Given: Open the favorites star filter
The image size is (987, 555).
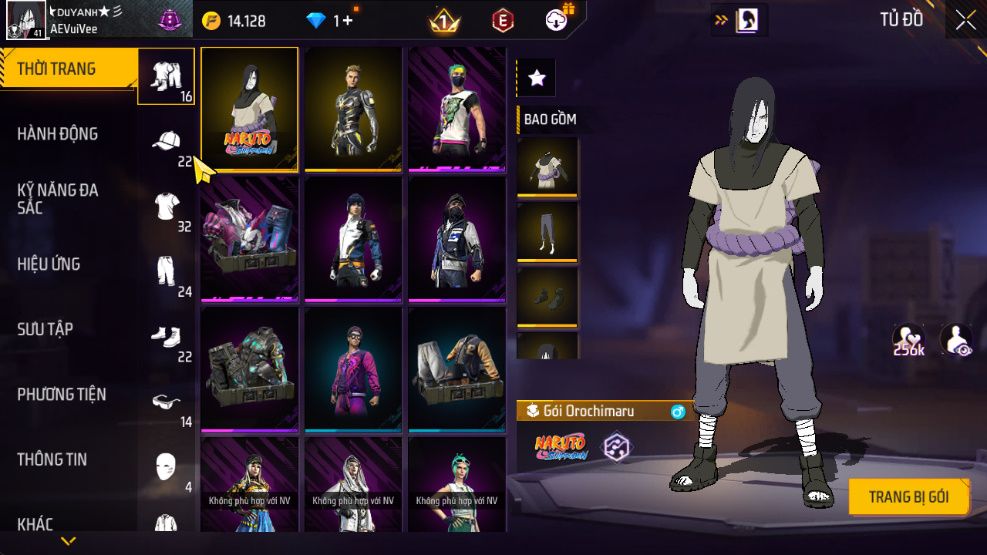Looking at the screenshot, I should pos(536,77).
